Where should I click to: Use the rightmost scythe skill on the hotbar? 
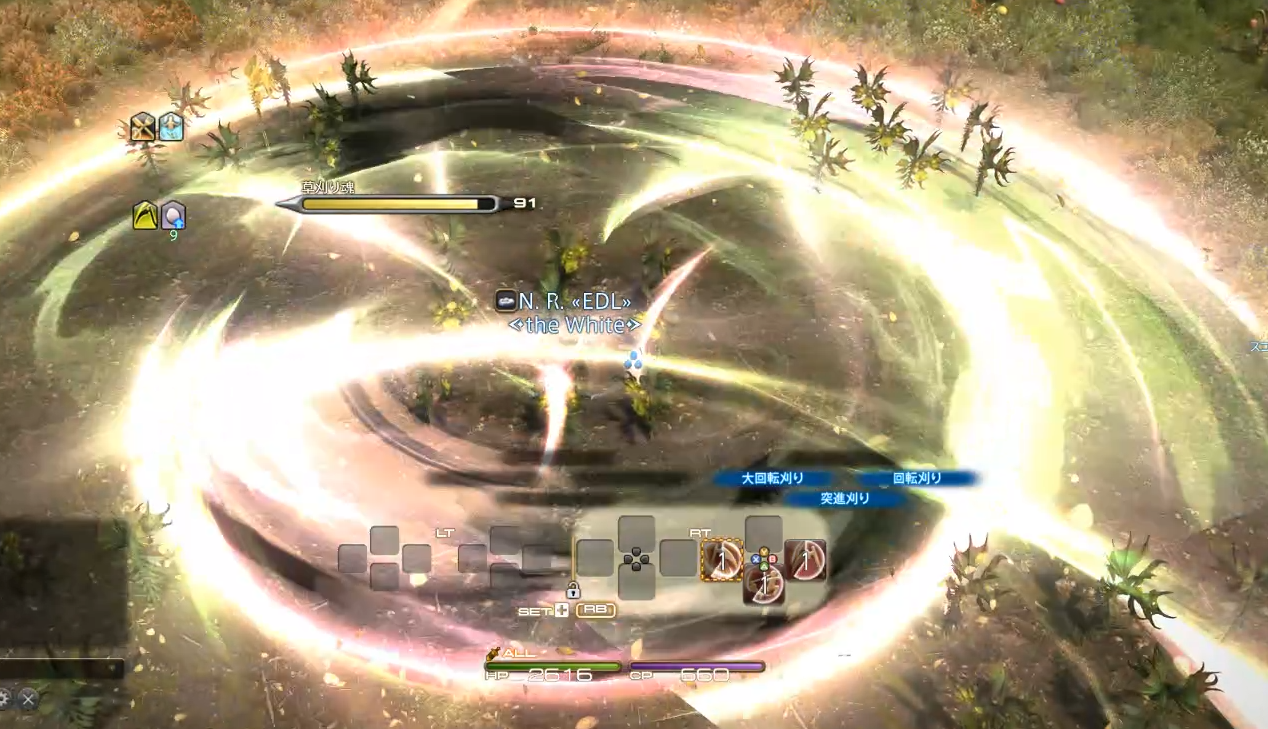point(805,560)
